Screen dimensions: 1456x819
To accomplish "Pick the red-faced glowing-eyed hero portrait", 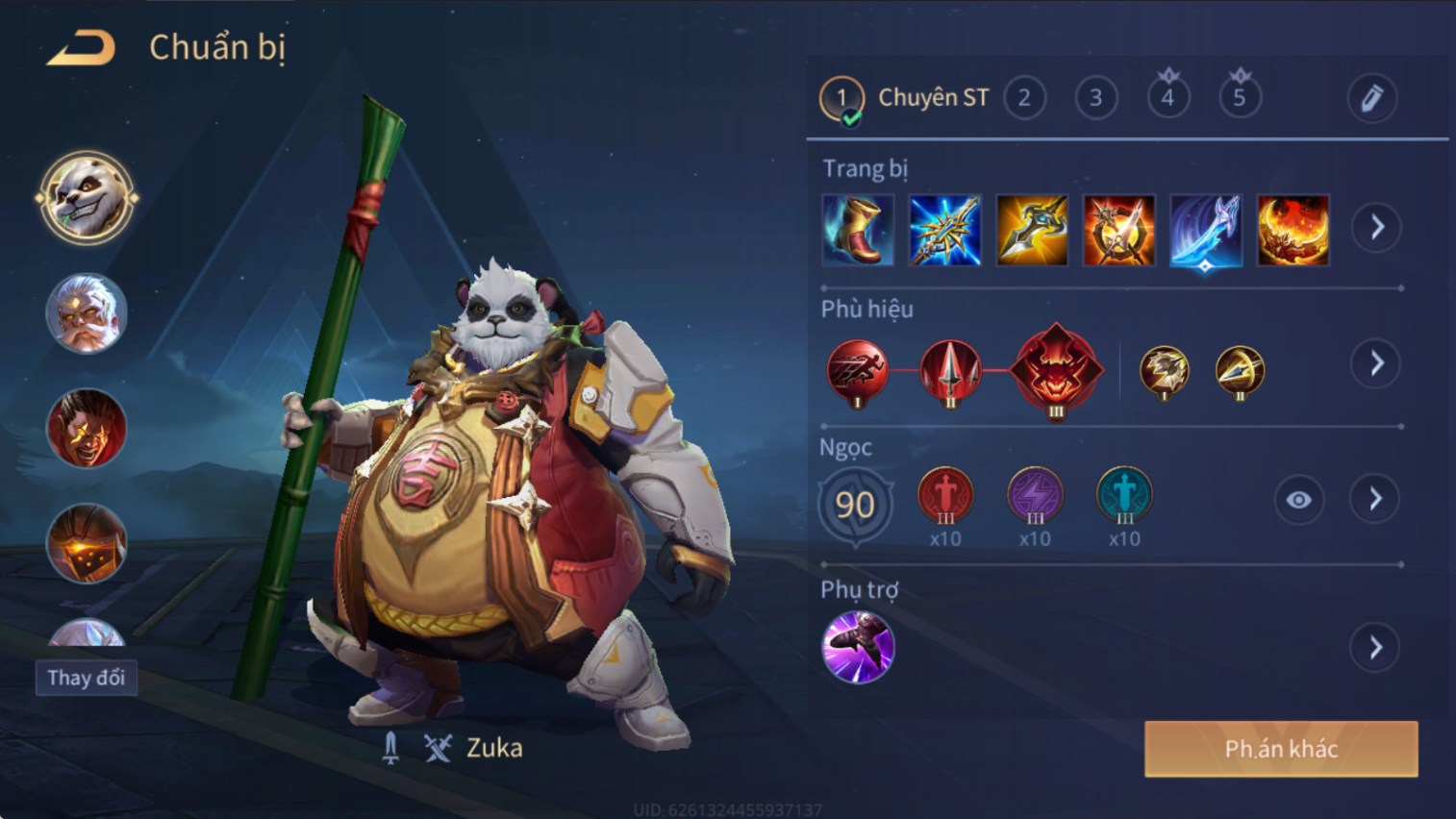I will 87,428.
